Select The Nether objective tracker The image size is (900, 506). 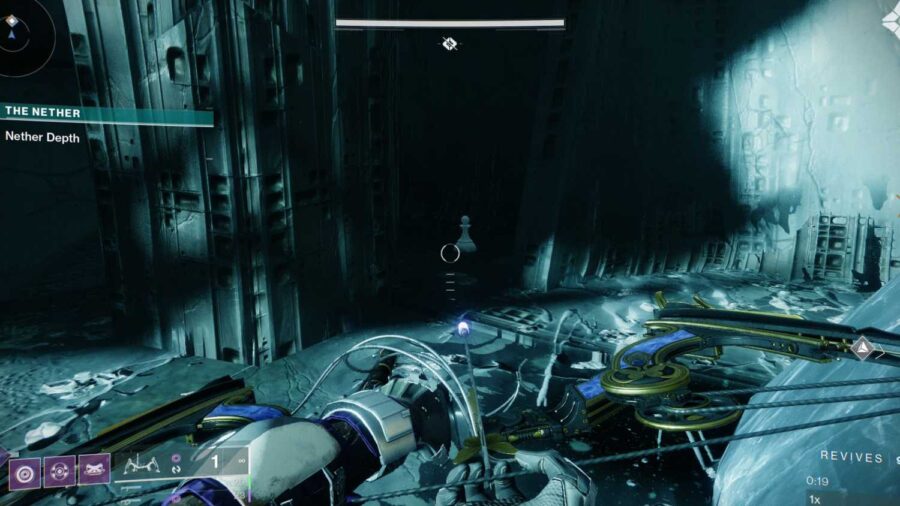coord(105,113)
